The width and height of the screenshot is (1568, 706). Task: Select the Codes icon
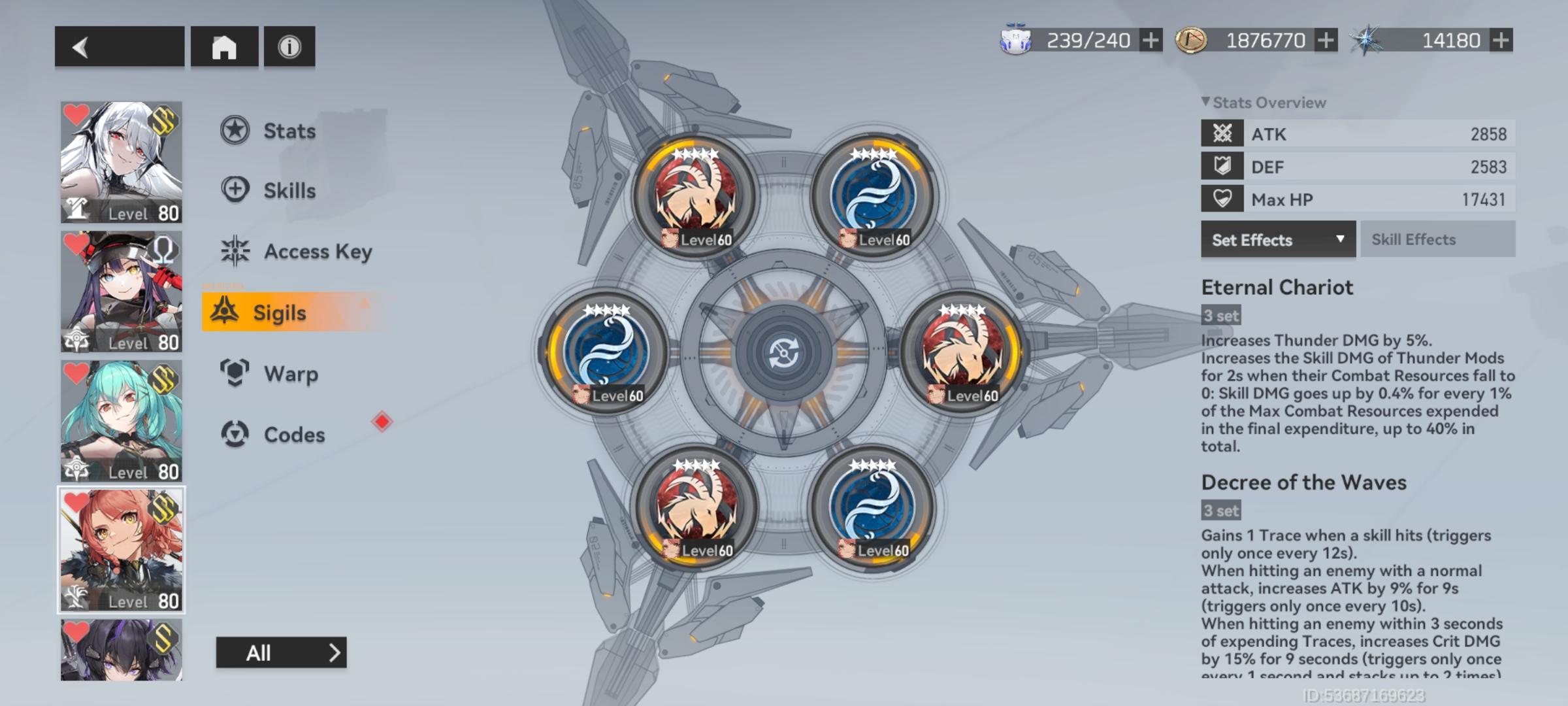coord(234,434)
